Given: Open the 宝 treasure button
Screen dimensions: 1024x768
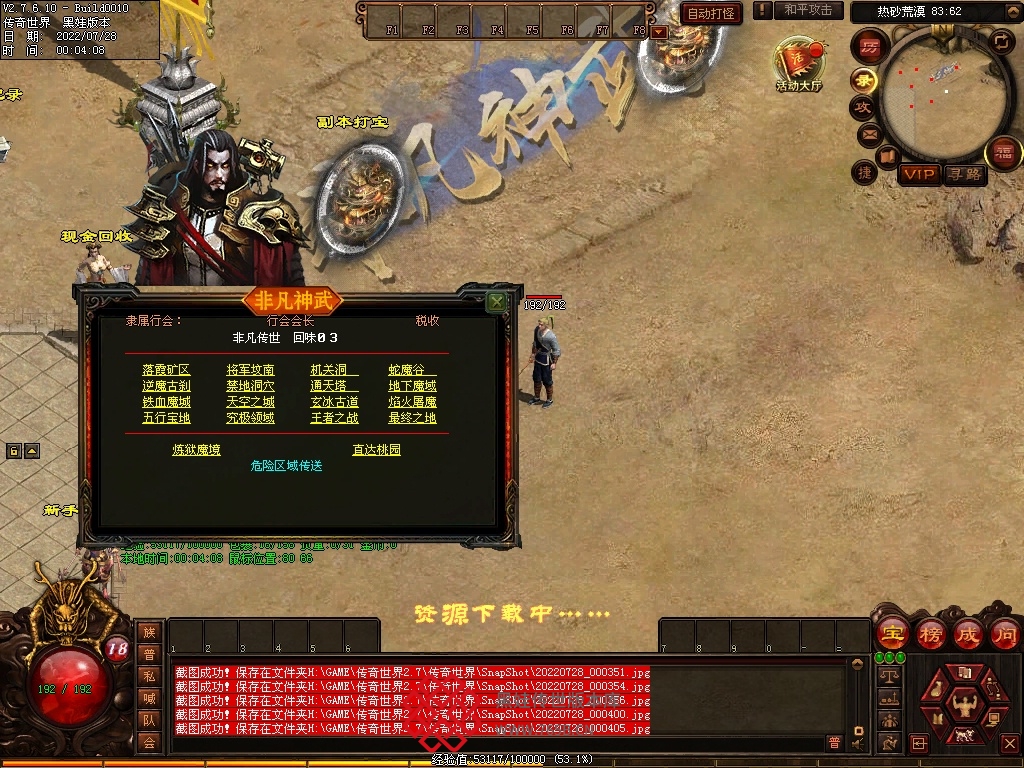Looking at the screenshot, I should click(892, 633).
